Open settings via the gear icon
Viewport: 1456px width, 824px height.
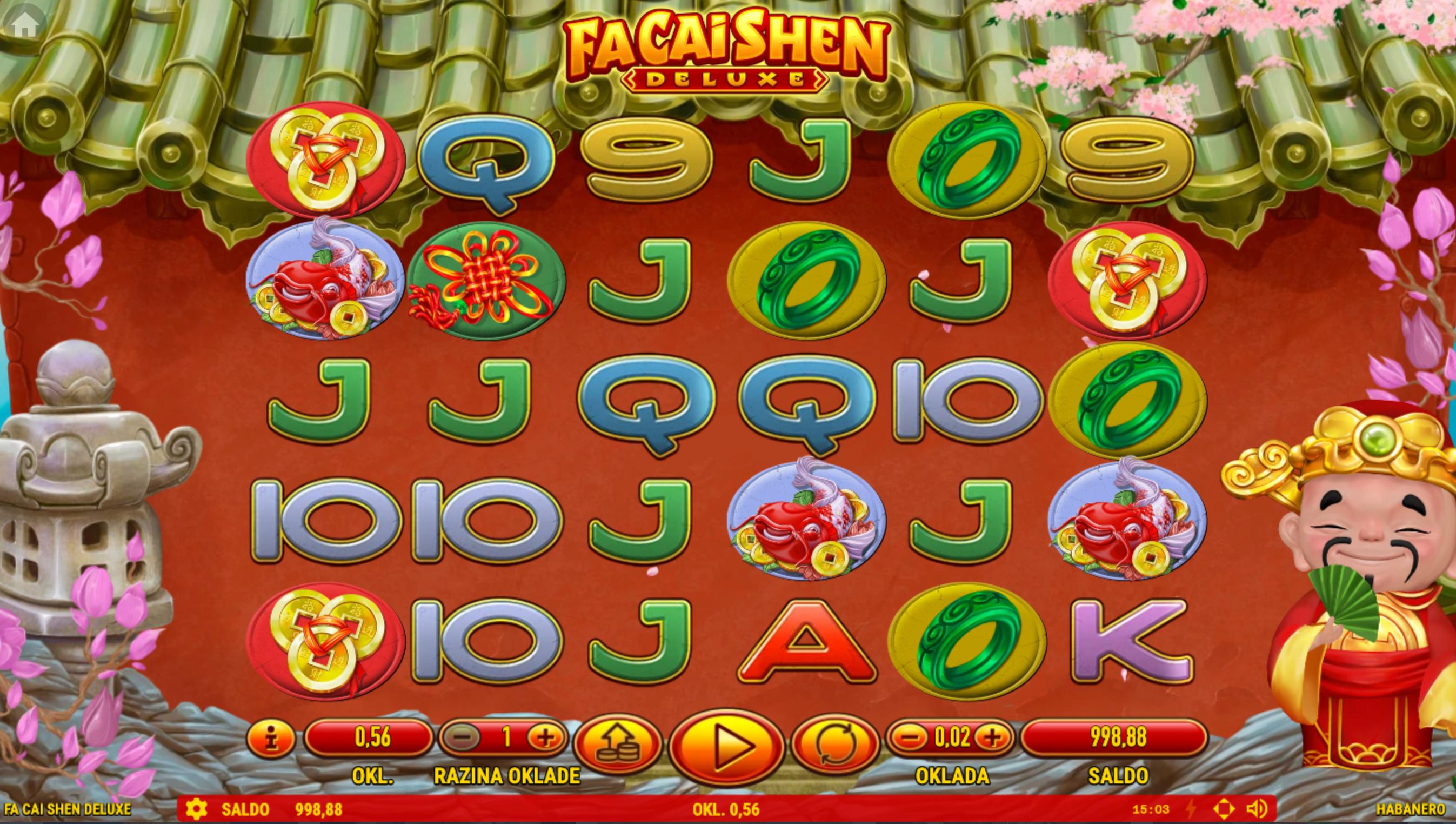pyautogui.click(x=196, y=809)
